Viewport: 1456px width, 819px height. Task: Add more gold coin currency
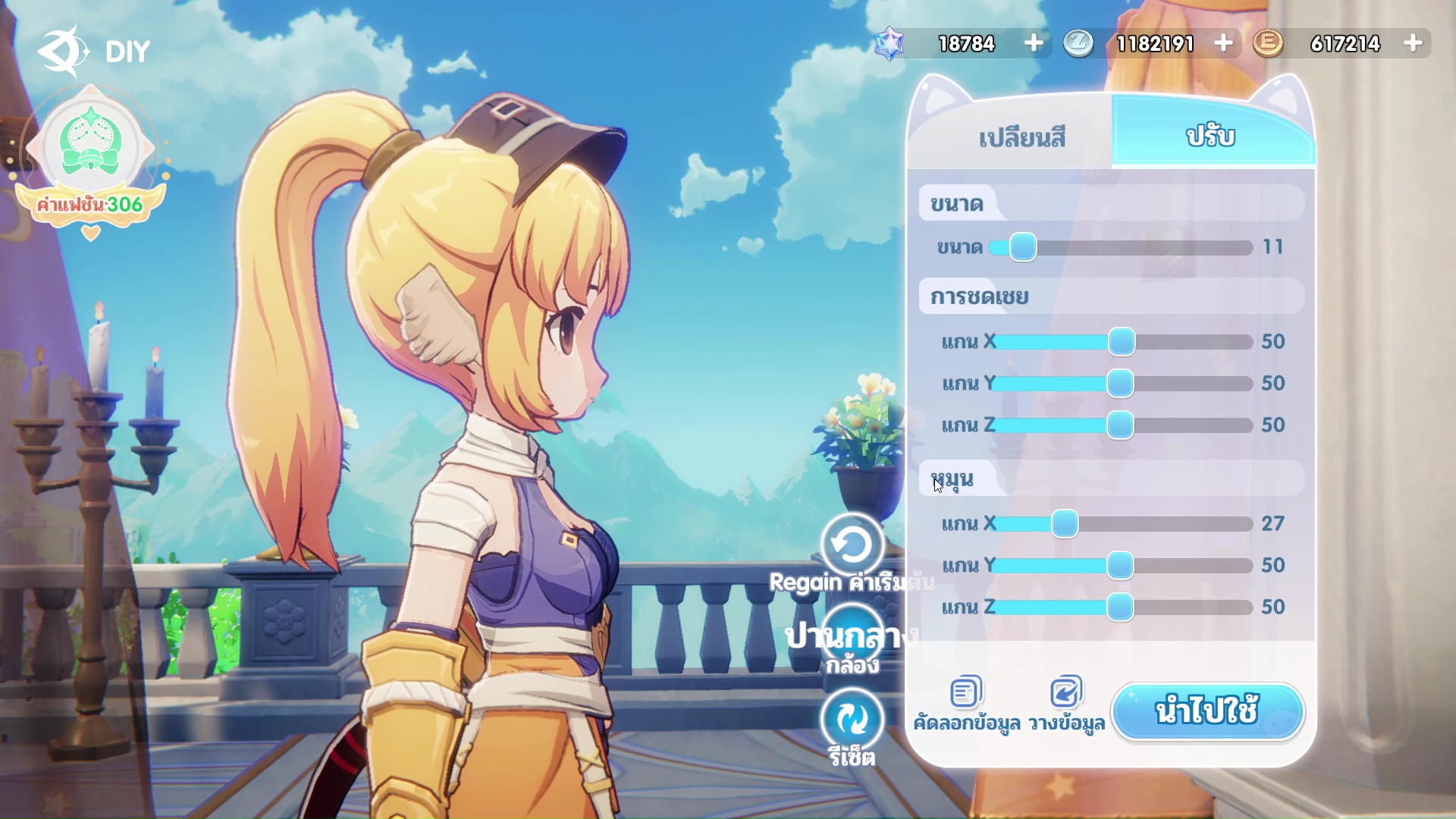[x=1413, y=43]
